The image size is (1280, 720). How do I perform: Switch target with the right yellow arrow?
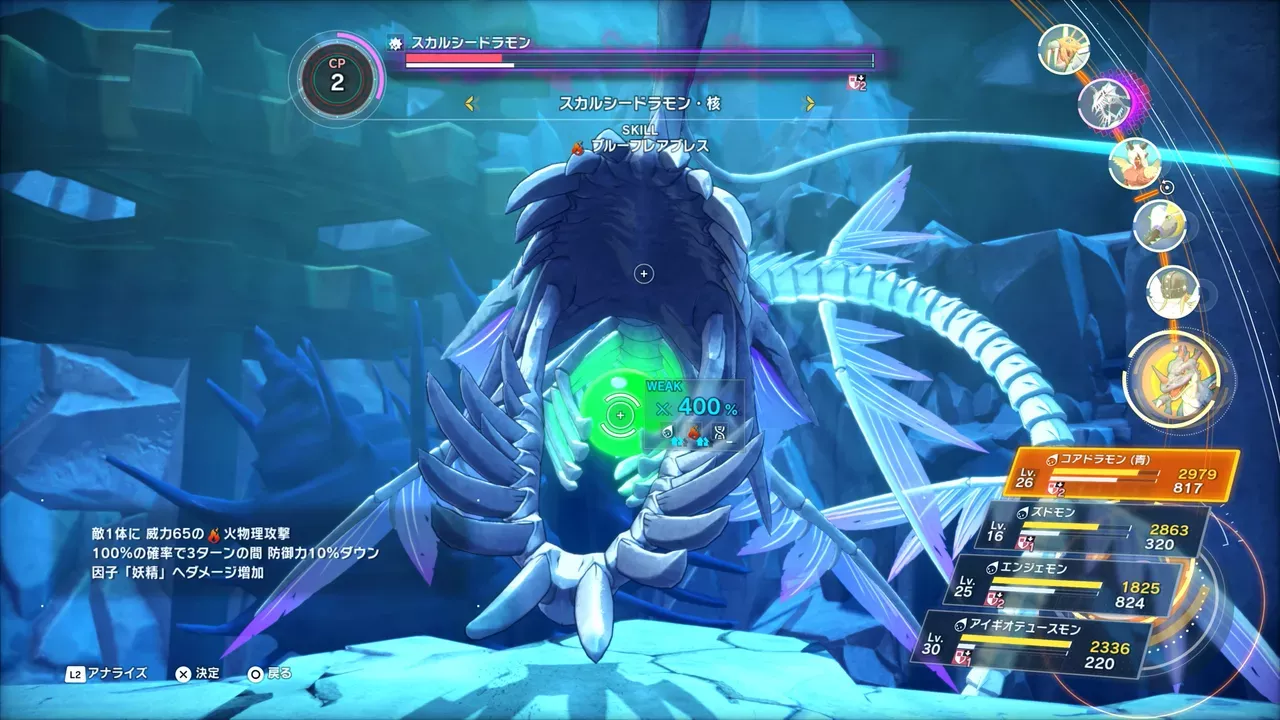(x=810, y=103)
